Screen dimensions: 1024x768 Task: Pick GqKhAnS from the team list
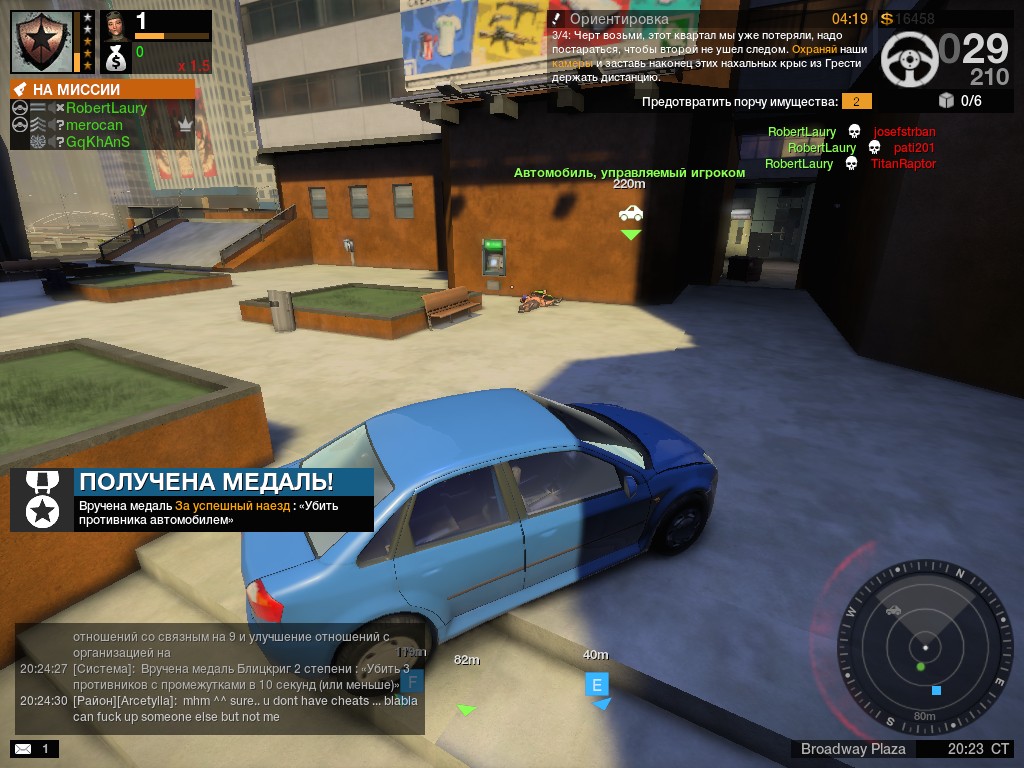tap(98, 142)
